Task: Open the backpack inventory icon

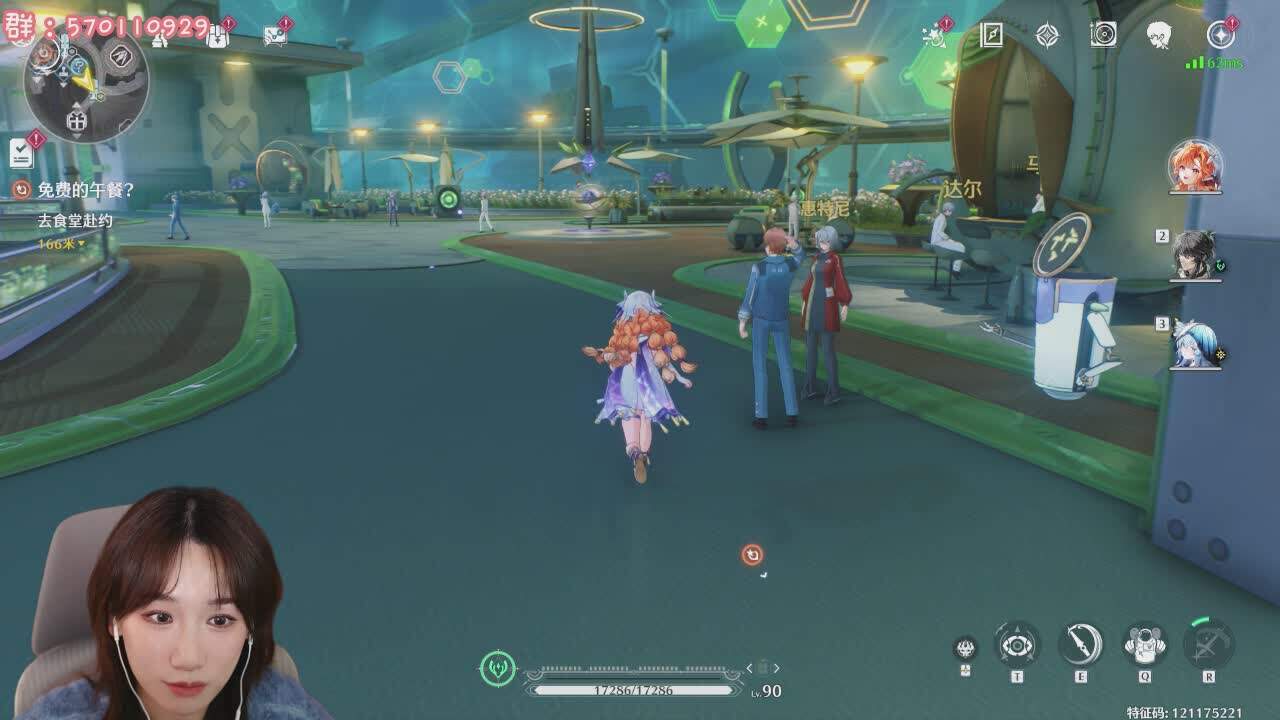Action: (218, 36)
